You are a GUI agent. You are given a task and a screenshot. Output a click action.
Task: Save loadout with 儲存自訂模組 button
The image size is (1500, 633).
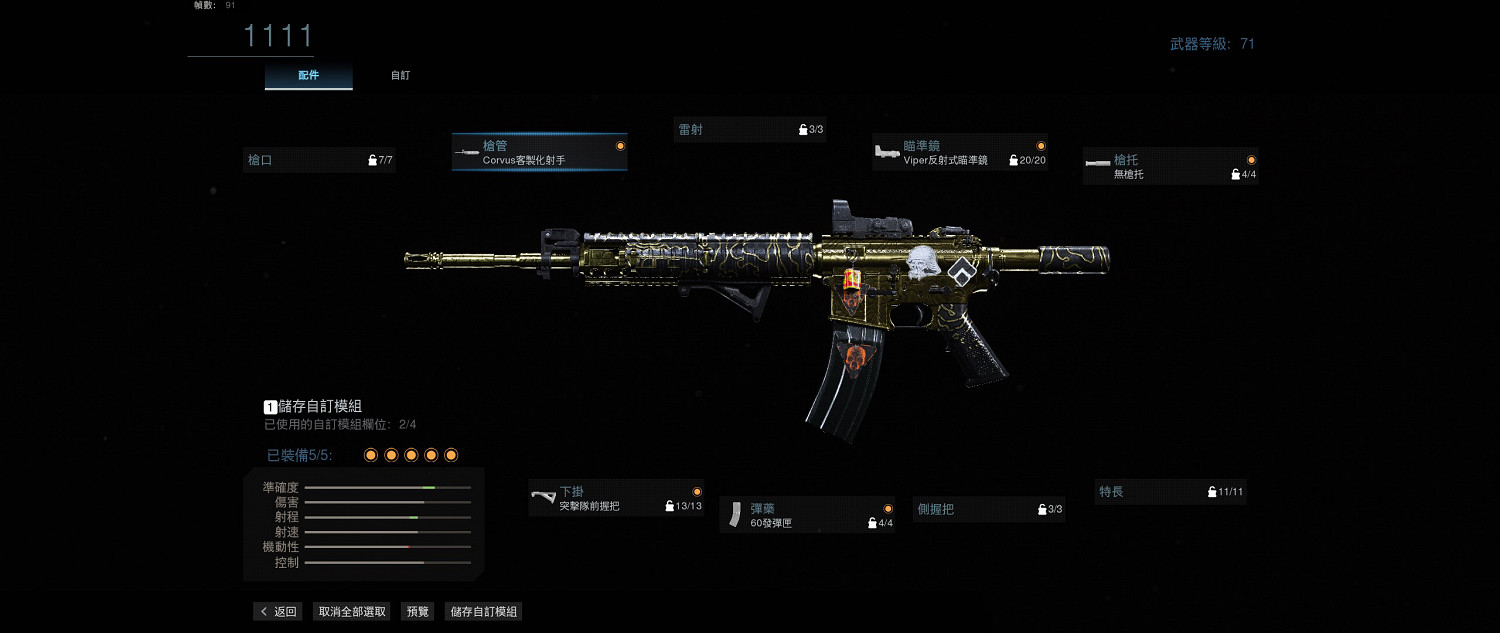click(483, 612)
